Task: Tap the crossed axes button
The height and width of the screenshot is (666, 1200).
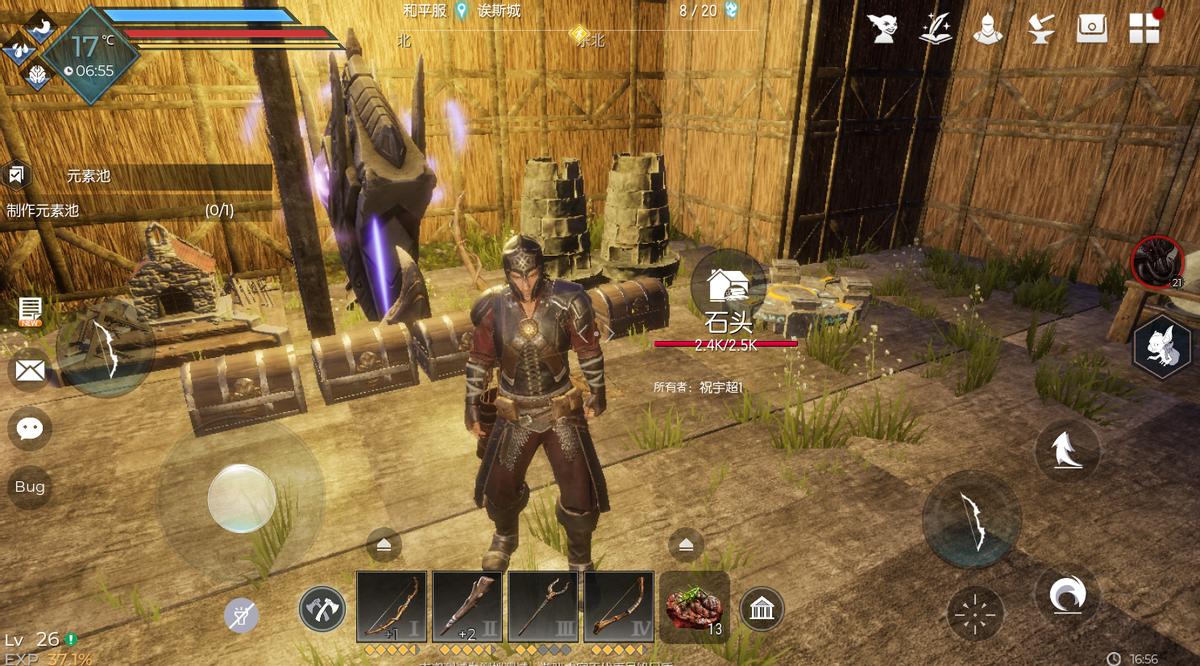Action: (322, 608)
